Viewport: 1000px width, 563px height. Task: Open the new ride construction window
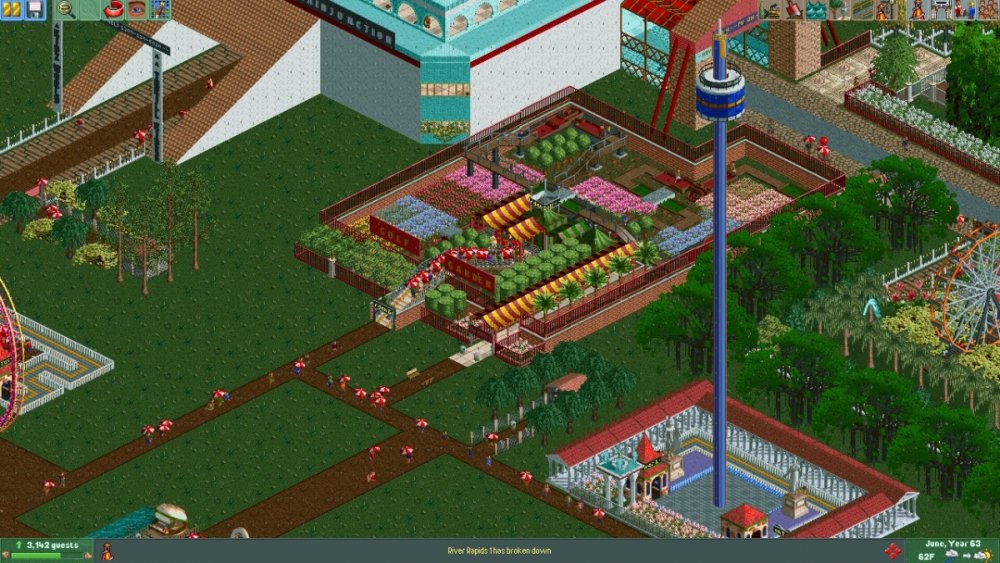tap(885, 10)
